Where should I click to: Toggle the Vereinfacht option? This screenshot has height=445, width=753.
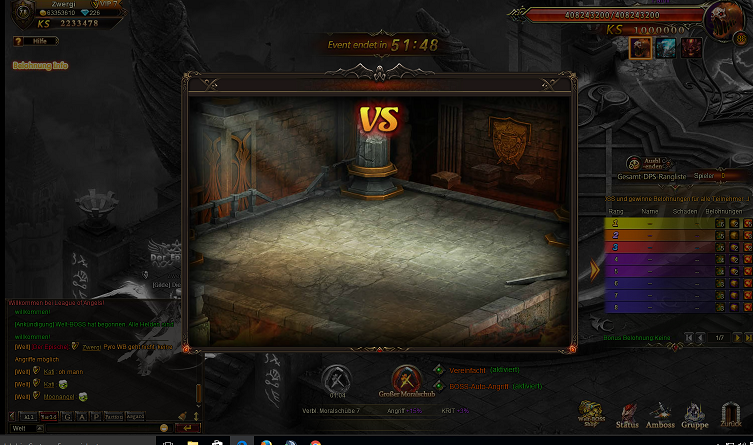pos(438,370)
